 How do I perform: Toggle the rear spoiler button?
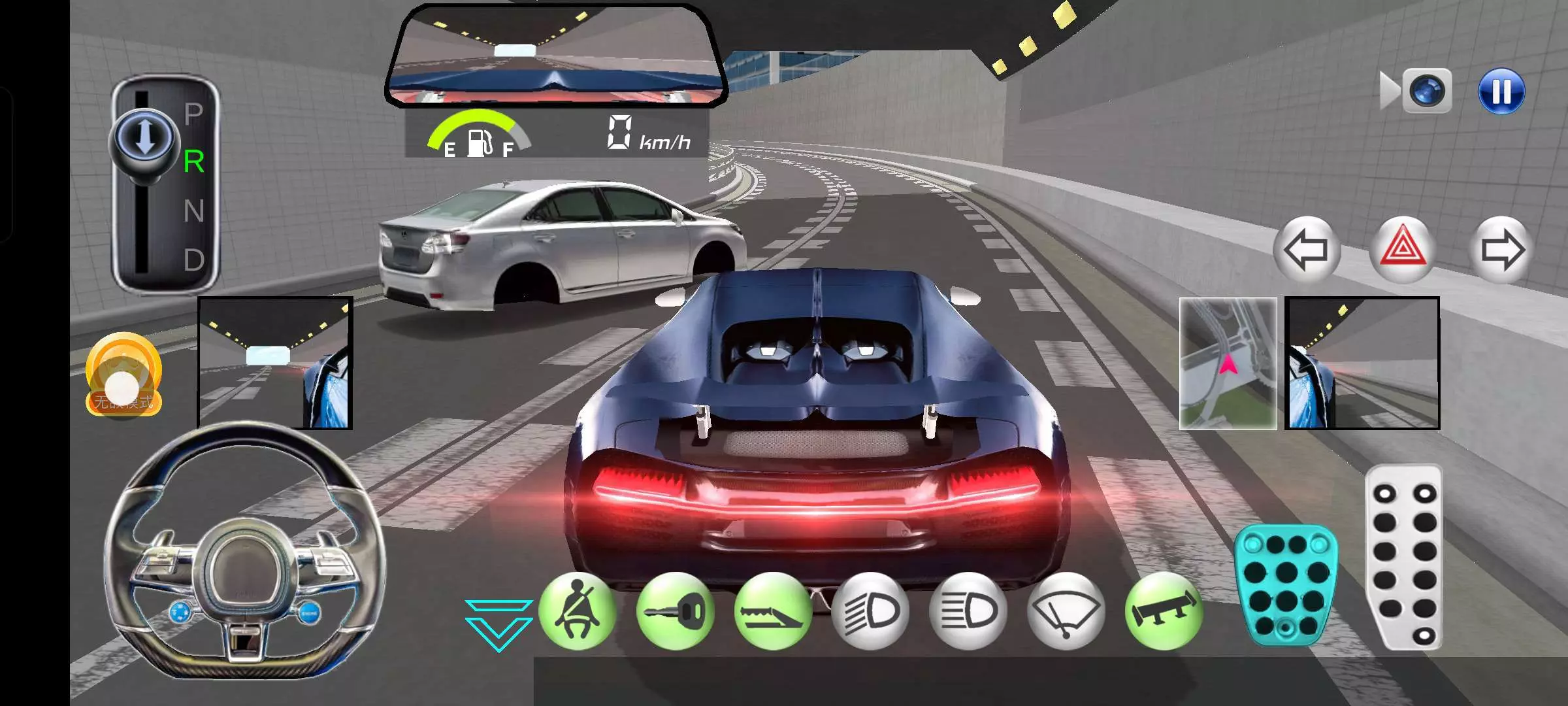pos(1164,611)
